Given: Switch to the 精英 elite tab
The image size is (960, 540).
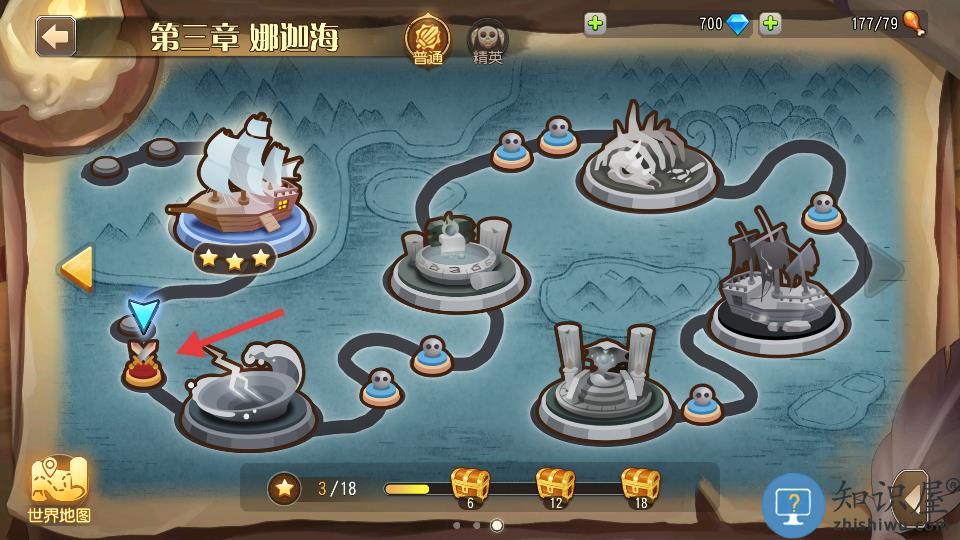Looking at the screenshot, I should point(488,40).
